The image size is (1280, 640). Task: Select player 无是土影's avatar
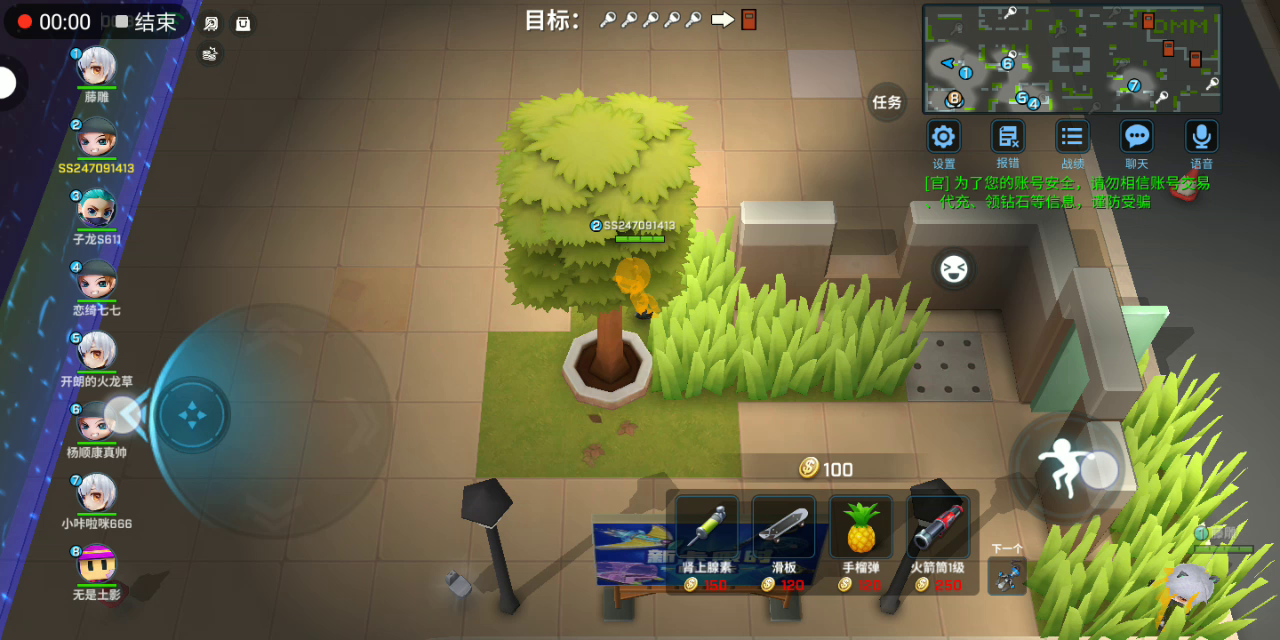pyautogui.click(x=97, y=564)
